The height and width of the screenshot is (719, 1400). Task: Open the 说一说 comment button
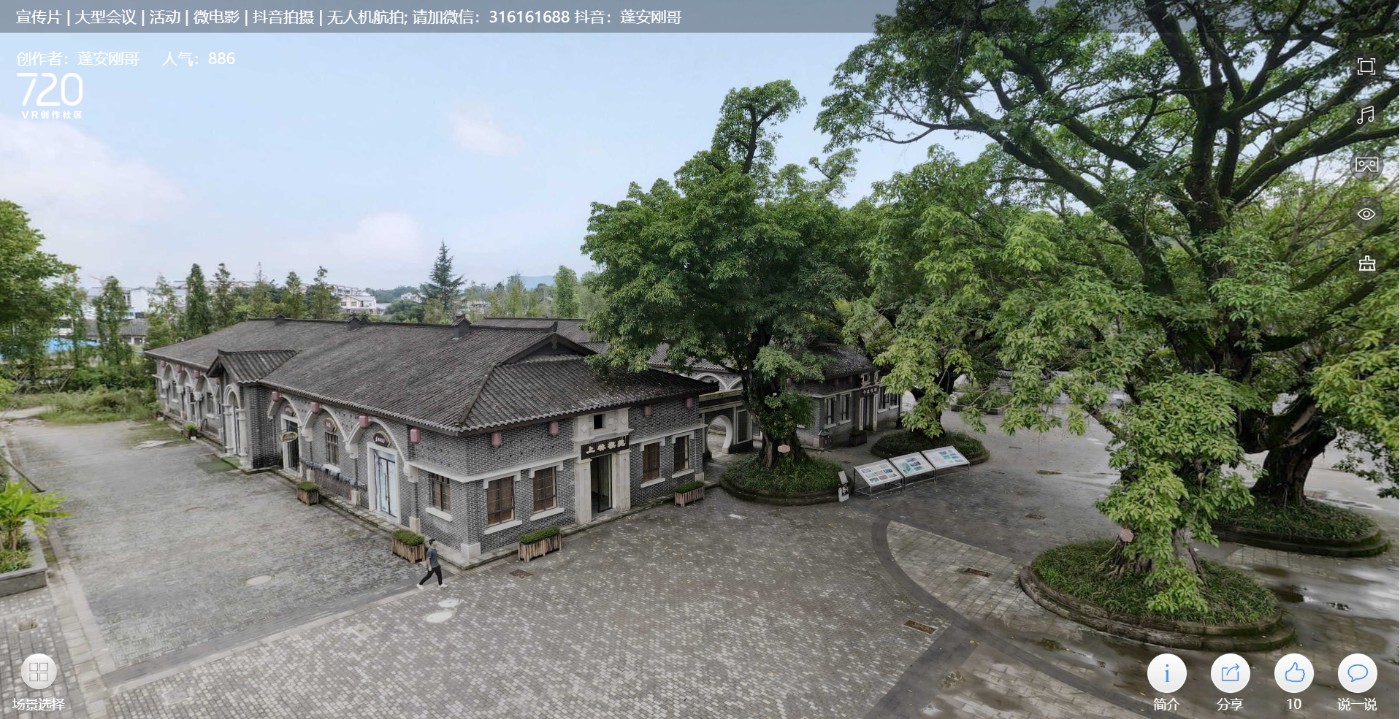(1357, 673)
